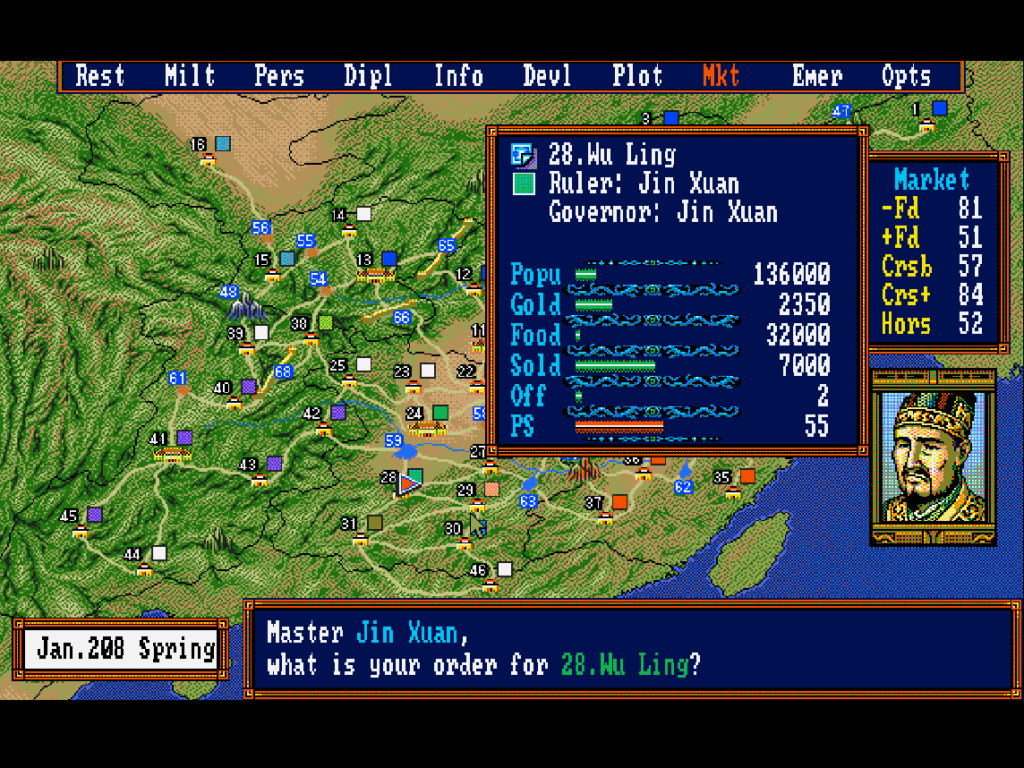Click the ruler portrait of Jin Xuan
1024x768 pixels.
933,460
